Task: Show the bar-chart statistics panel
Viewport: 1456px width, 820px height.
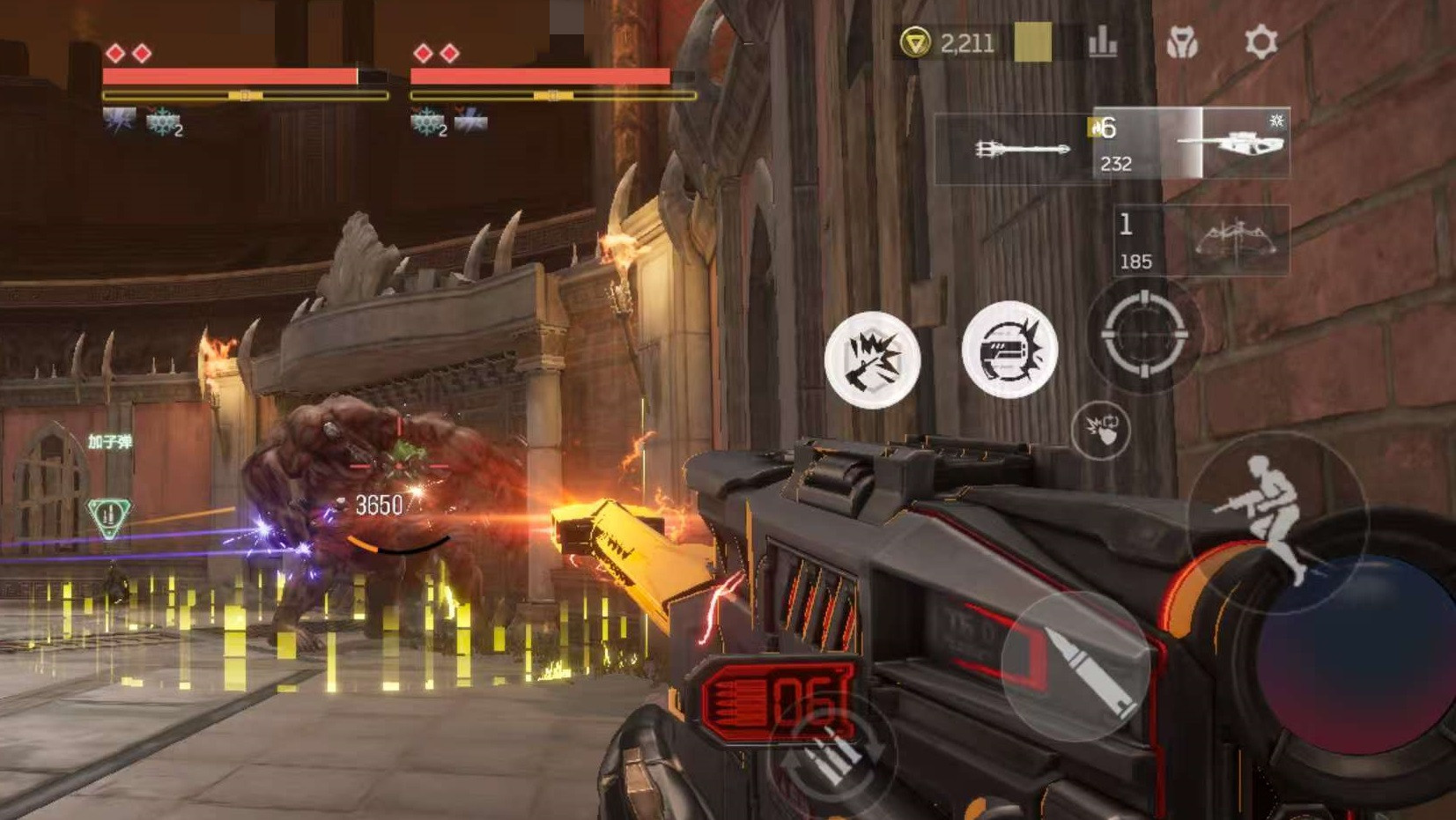Action: [x=1103, y=42]
